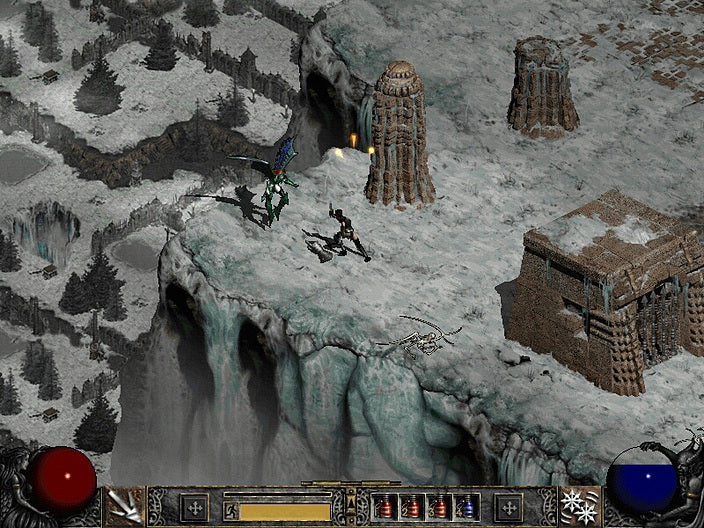Use the blue mana potion in belt
Image resolution: width=704 pixels, height=528 pixels.
pos(468,507)
